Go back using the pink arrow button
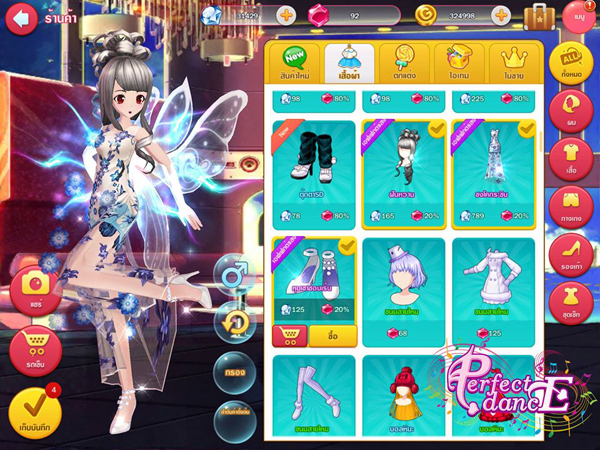This screenshot has width=600, height=450. [x=23, y=17]
